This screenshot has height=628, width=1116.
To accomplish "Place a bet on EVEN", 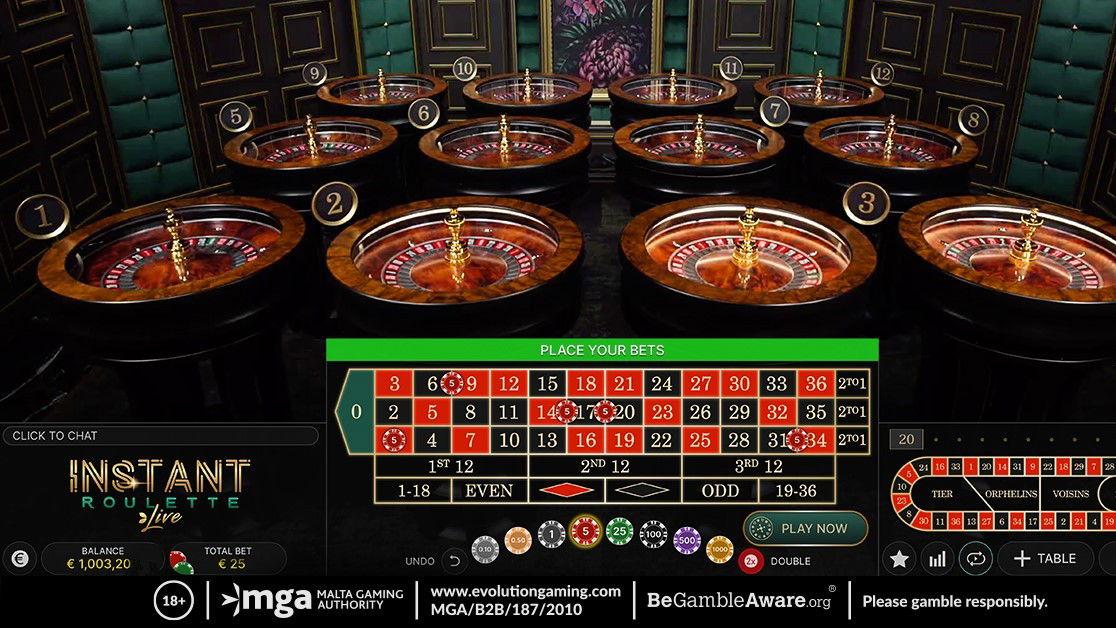I will [x=489, y=490].
